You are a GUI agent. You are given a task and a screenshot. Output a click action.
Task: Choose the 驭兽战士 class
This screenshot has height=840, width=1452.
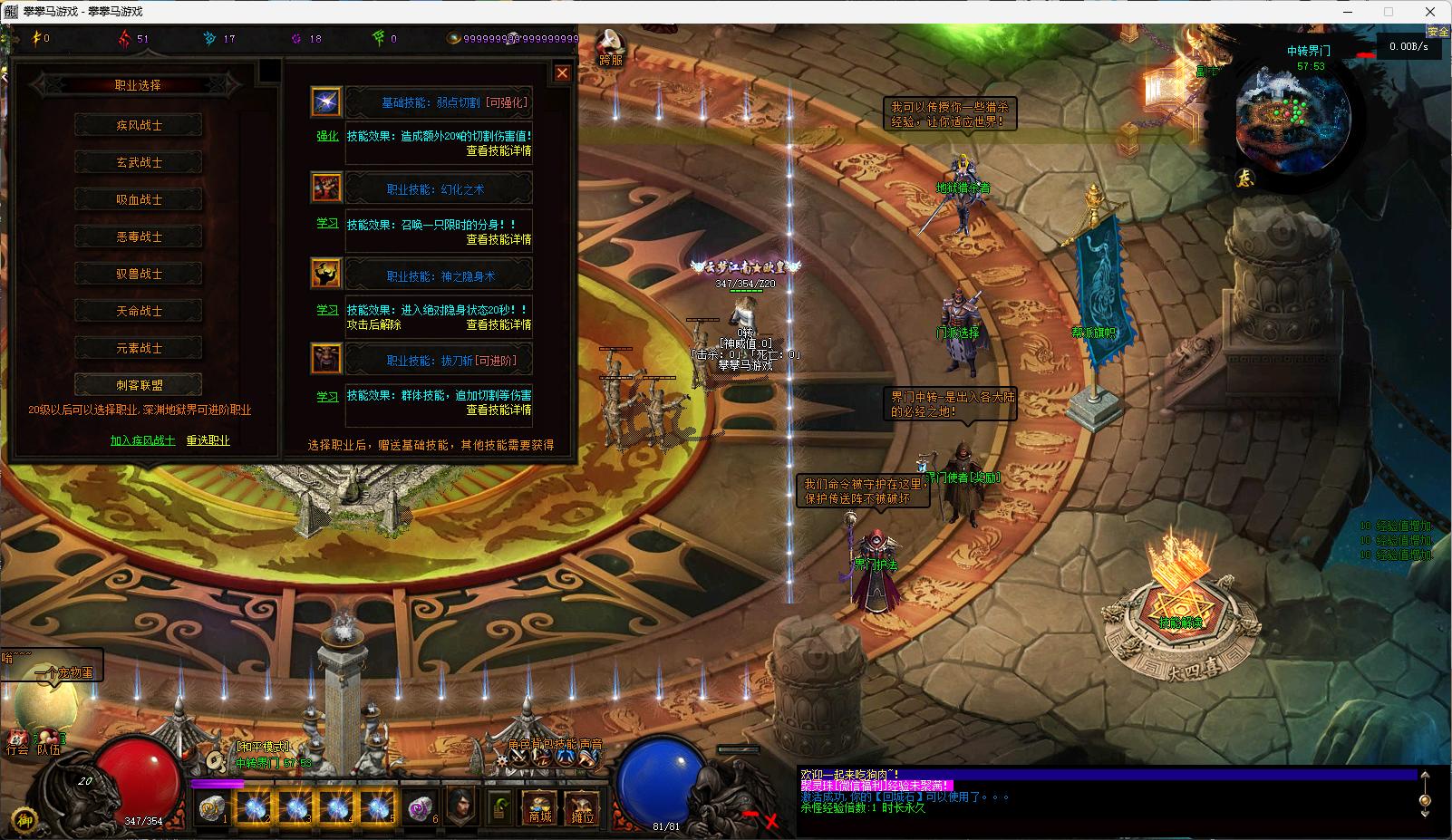coord(139,274)
